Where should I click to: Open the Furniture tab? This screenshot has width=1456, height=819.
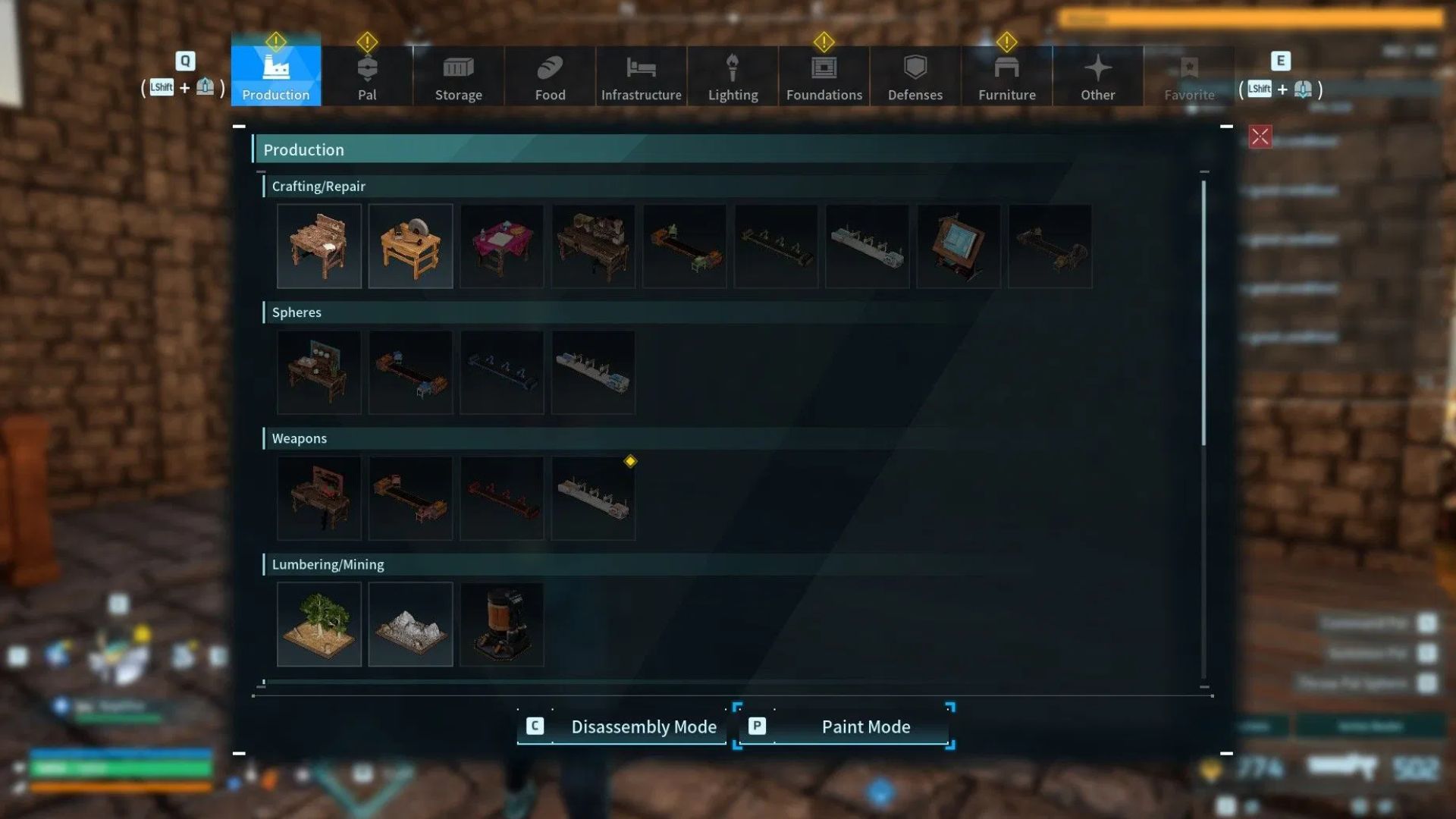1006,76
